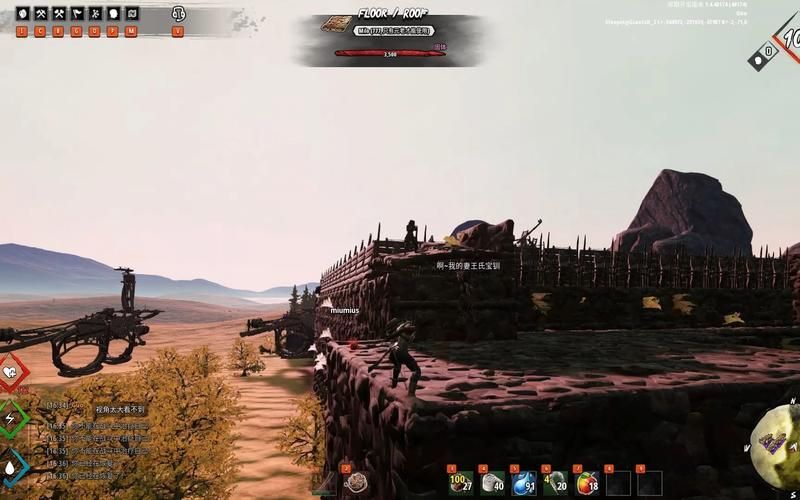Select the hotbar slot holding 27 items
The height and width of the screenshot is (500, 800).
coord(461,483)
